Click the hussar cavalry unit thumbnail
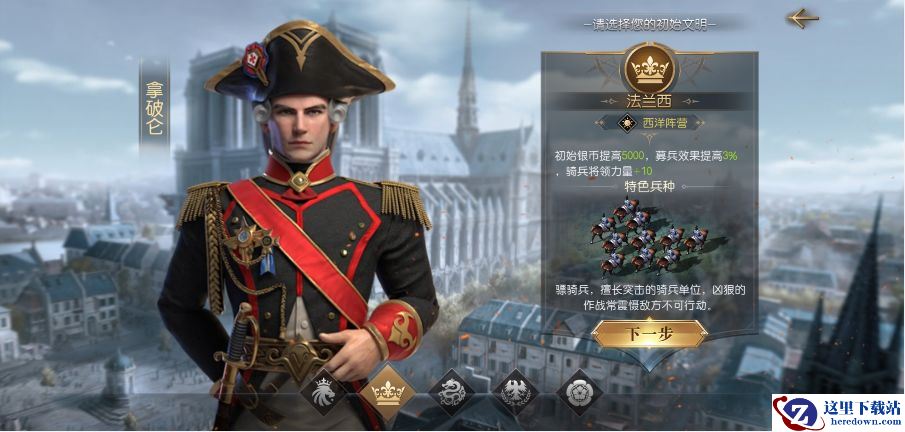 [649, 236]
